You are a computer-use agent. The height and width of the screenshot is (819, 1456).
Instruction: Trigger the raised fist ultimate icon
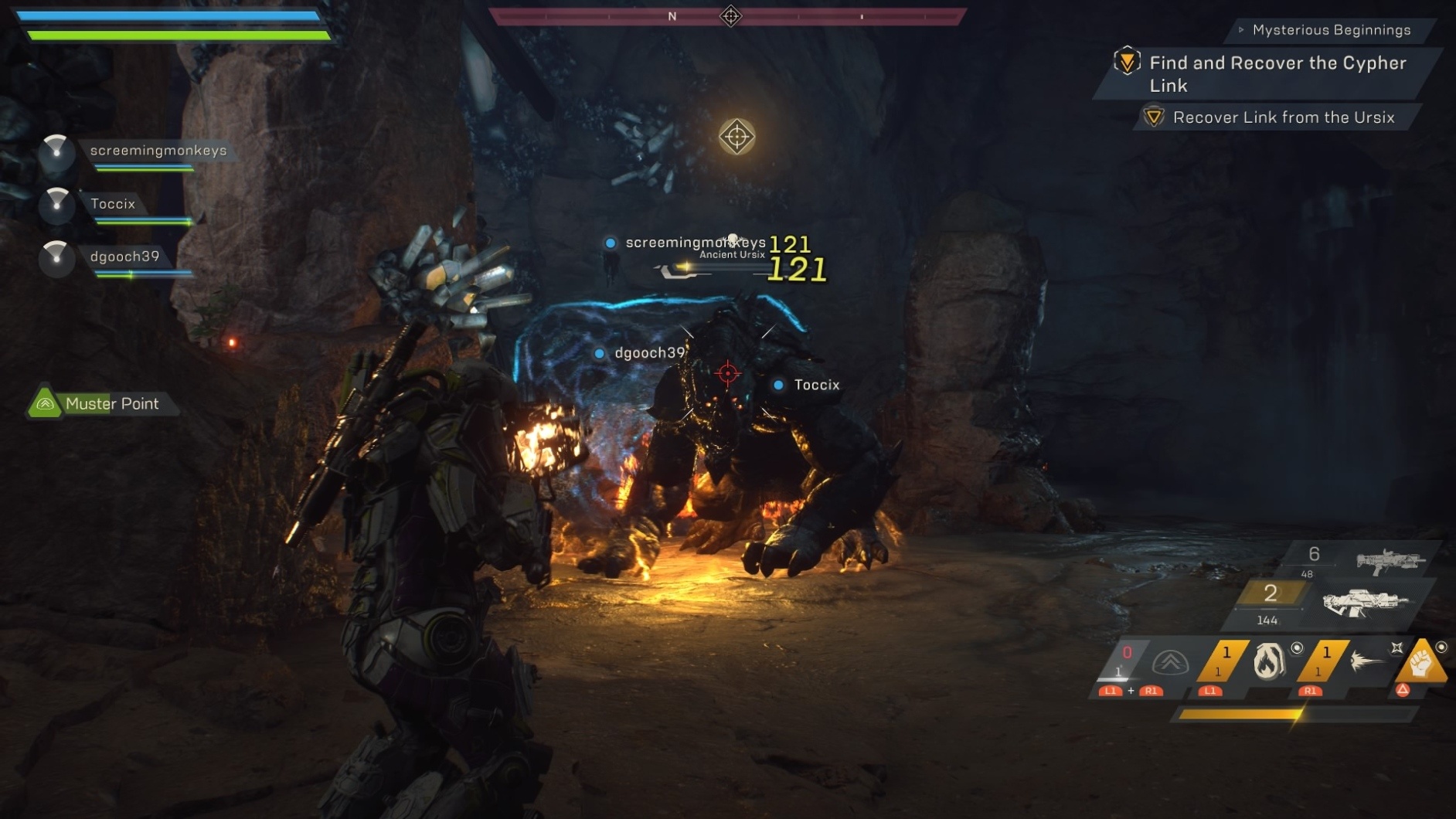pos(1420,661)
